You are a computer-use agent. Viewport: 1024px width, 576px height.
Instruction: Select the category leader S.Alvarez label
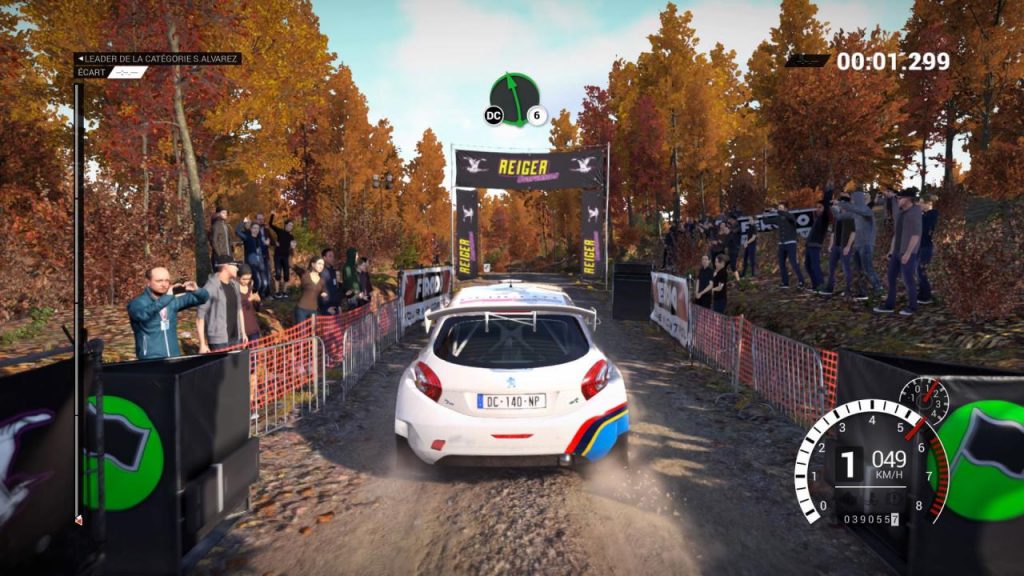click(158, 59)
